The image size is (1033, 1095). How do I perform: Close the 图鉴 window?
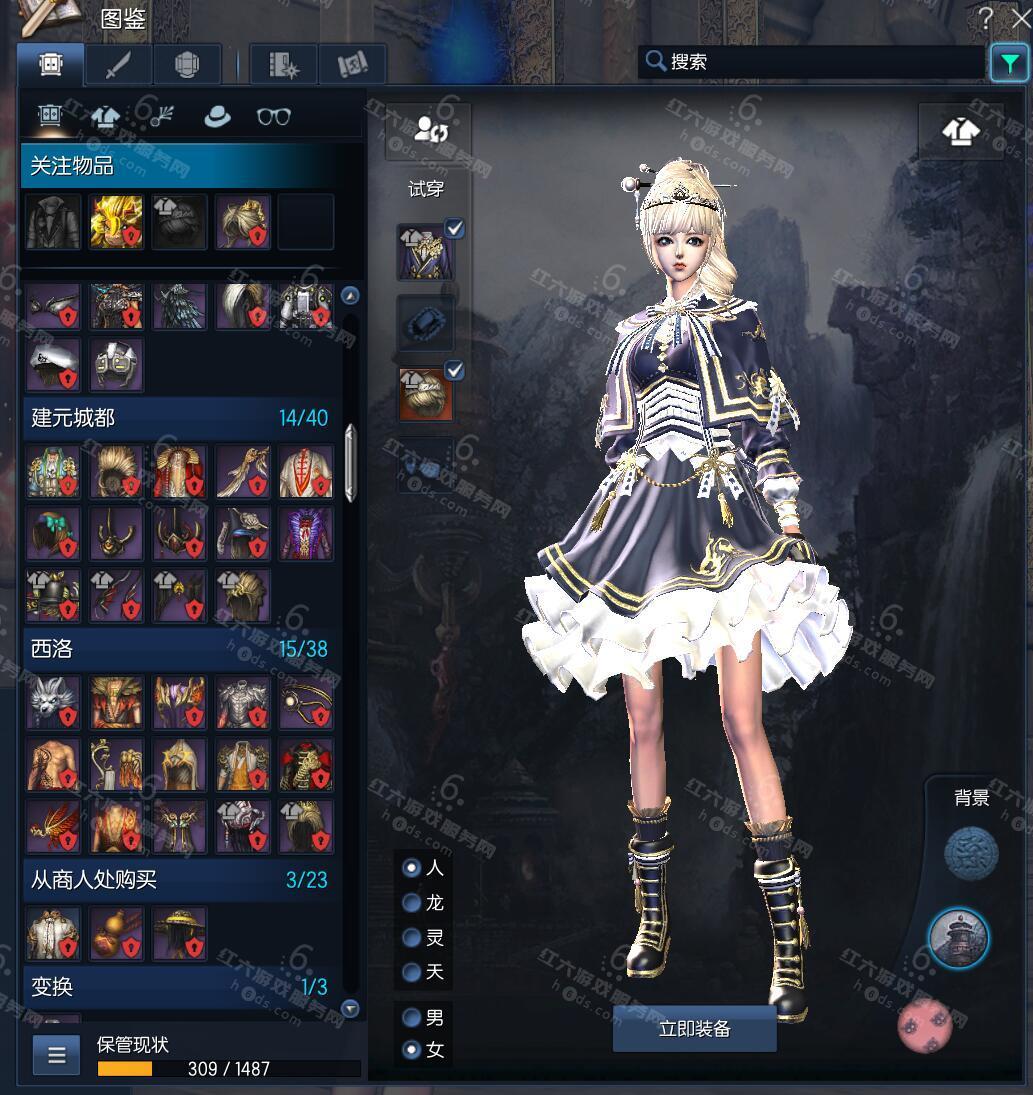pyautogui.click(x=1021, y=18)
